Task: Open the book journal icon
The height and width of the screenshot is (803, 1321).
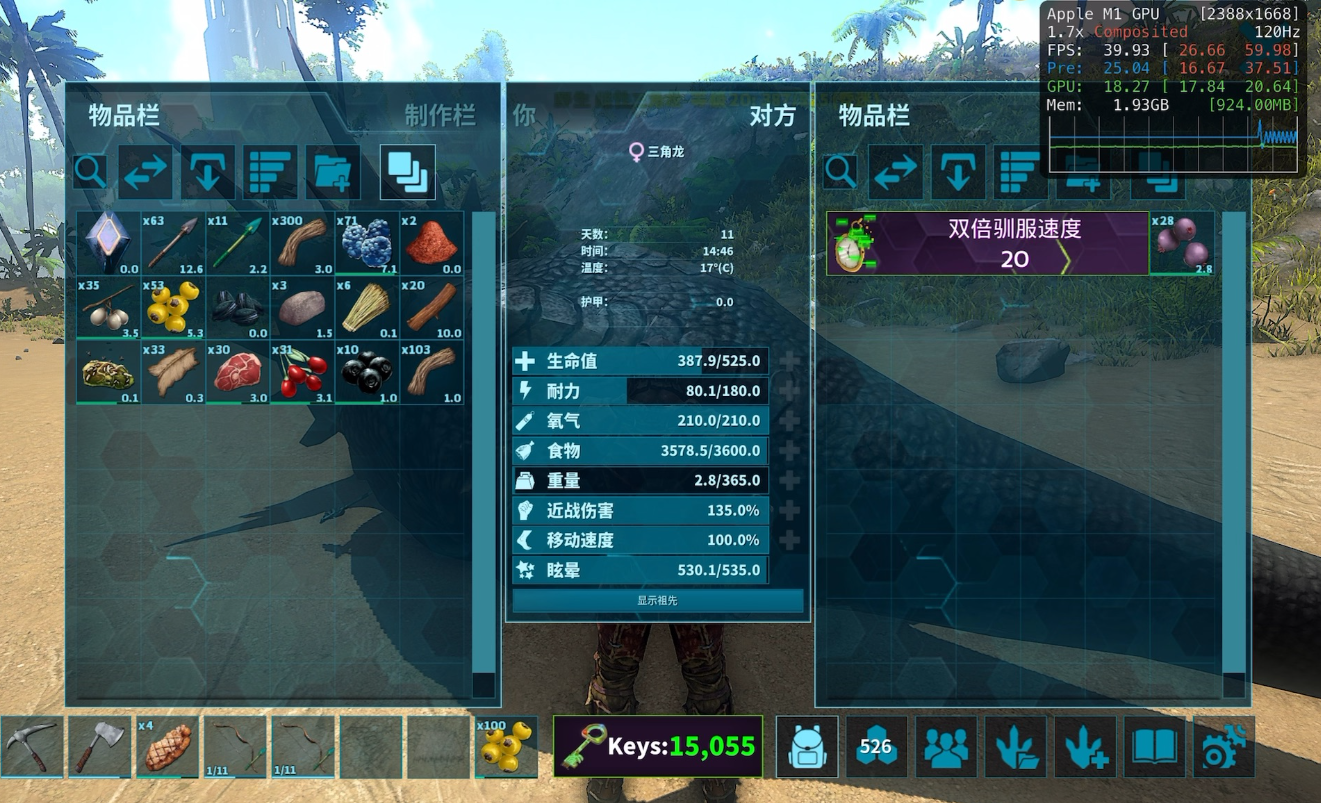Action: [1154, 746]
